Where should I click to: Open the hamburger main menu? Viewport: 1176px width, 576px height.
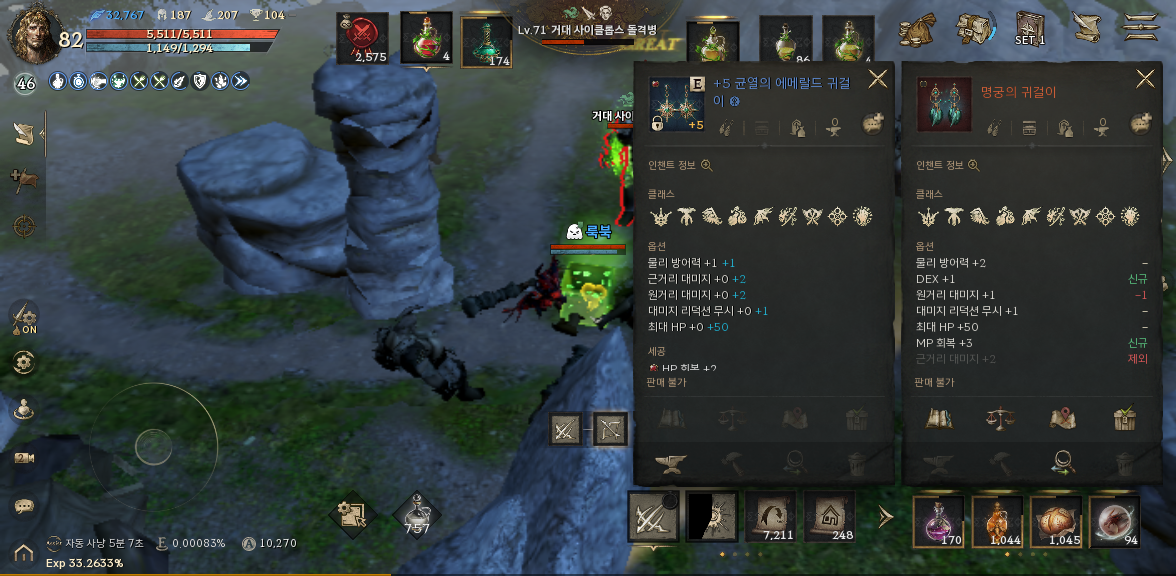click(x=1139, y=27)
